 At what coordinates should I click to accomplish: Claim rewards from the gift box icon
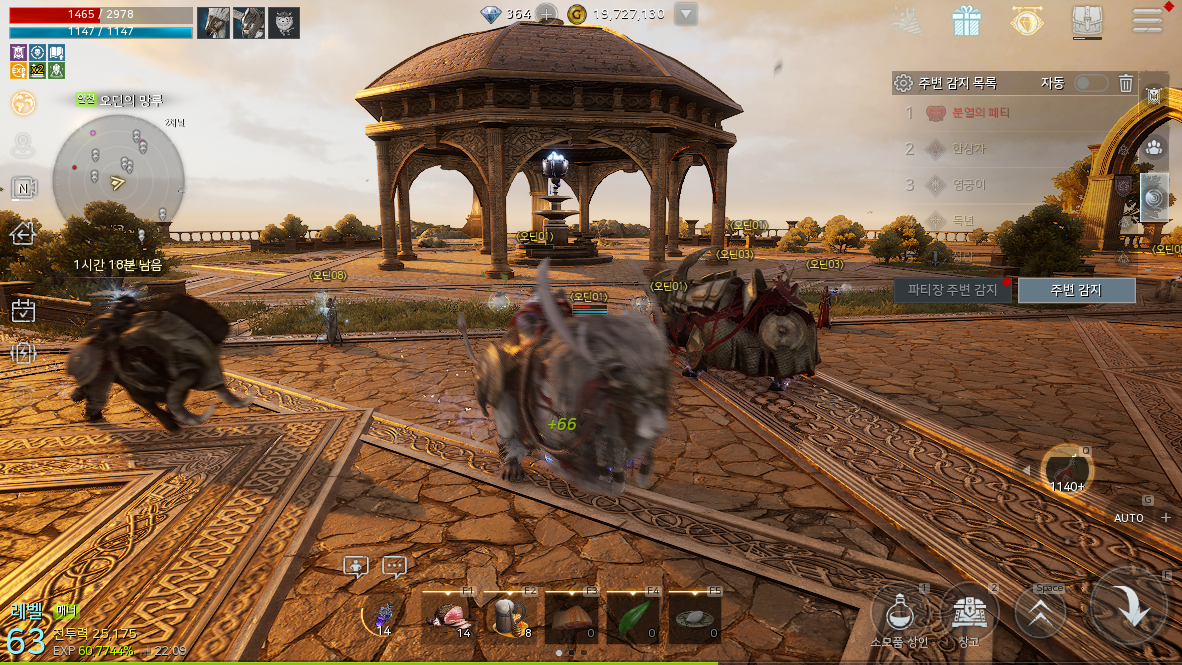click(x=966, y=21)
